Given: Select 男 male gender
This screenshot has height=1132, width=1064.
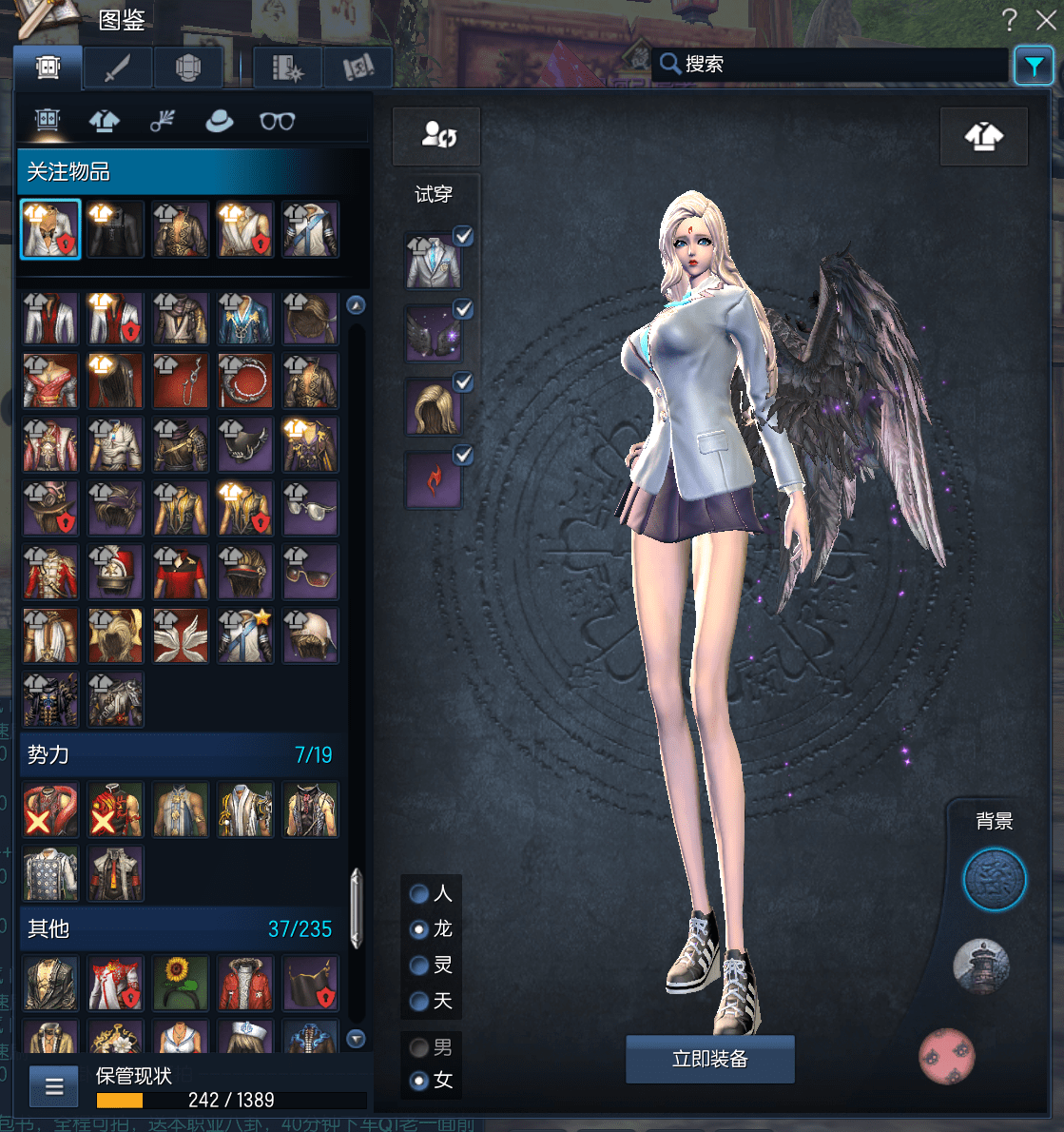Looking at the screenshot, I should [x=419, y=1047].
